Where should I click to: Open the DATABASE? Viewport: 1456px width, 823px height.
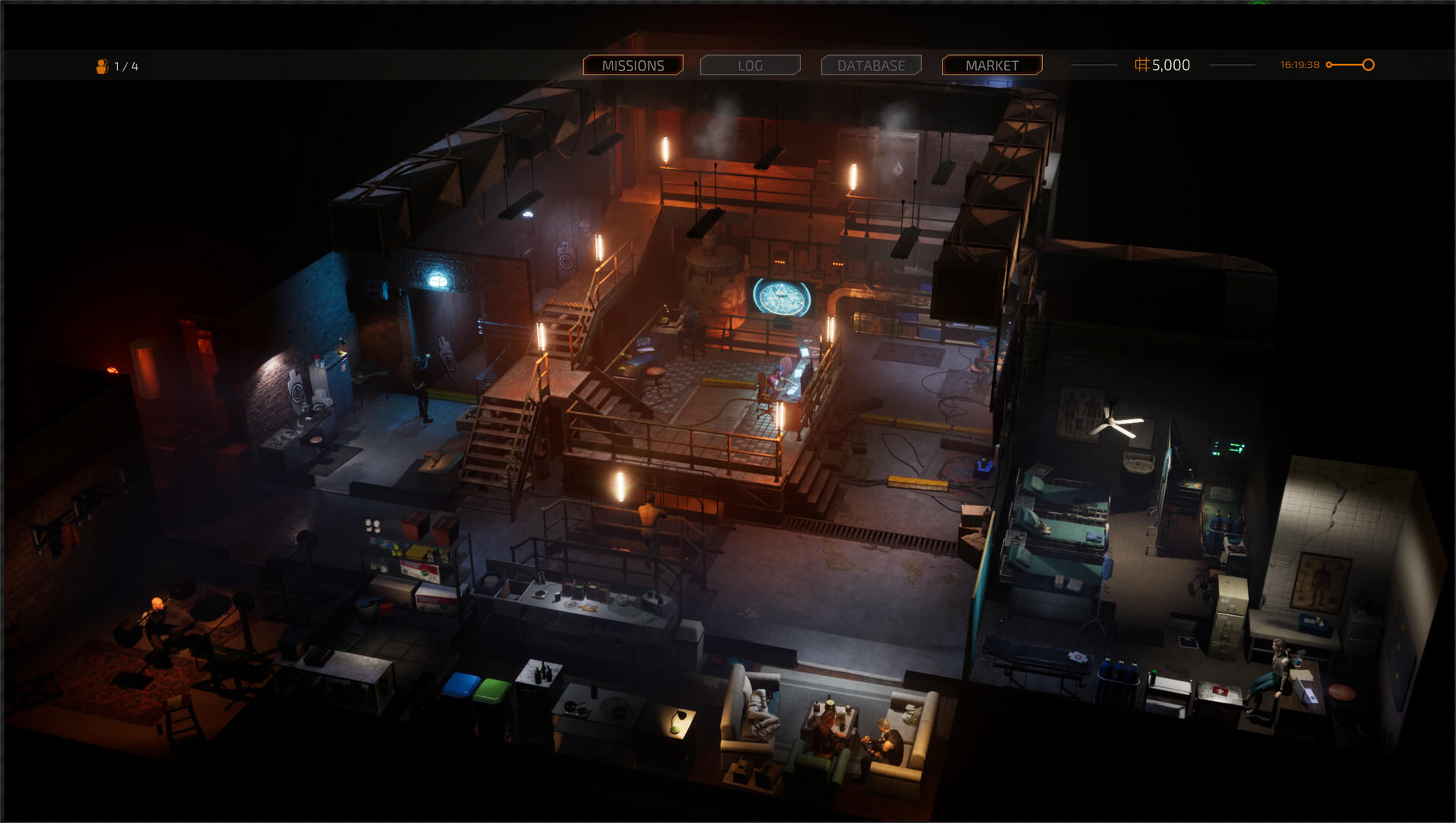[x=871, y=65]
